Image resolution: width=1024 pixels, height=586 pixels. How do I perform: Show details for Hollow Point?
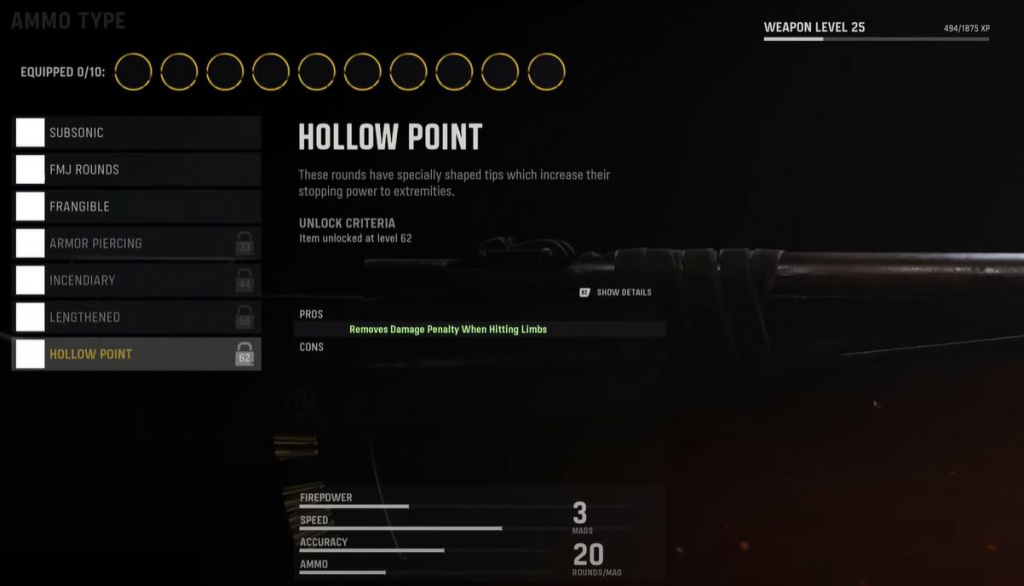(616, 293)
